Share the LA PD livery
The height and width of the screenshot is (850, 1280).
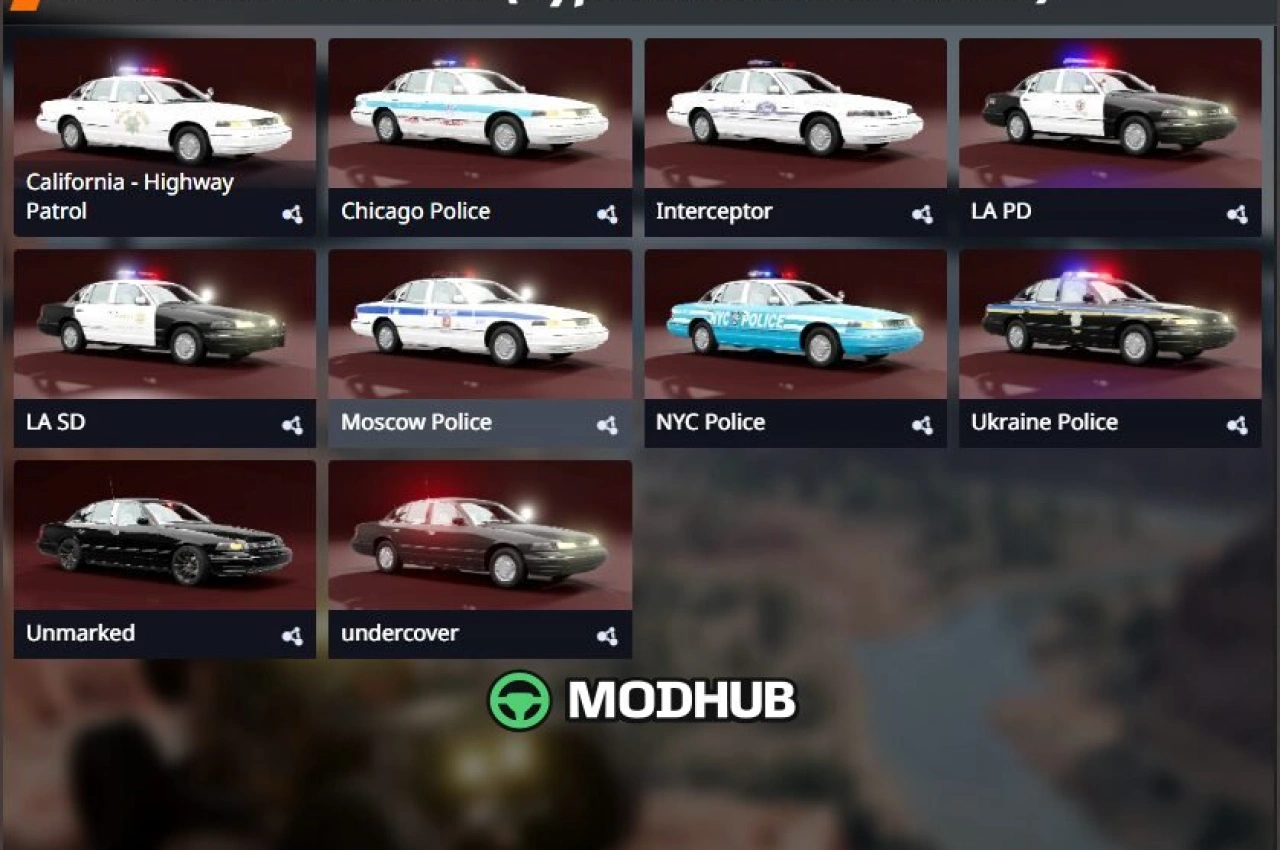point(1236,214)
